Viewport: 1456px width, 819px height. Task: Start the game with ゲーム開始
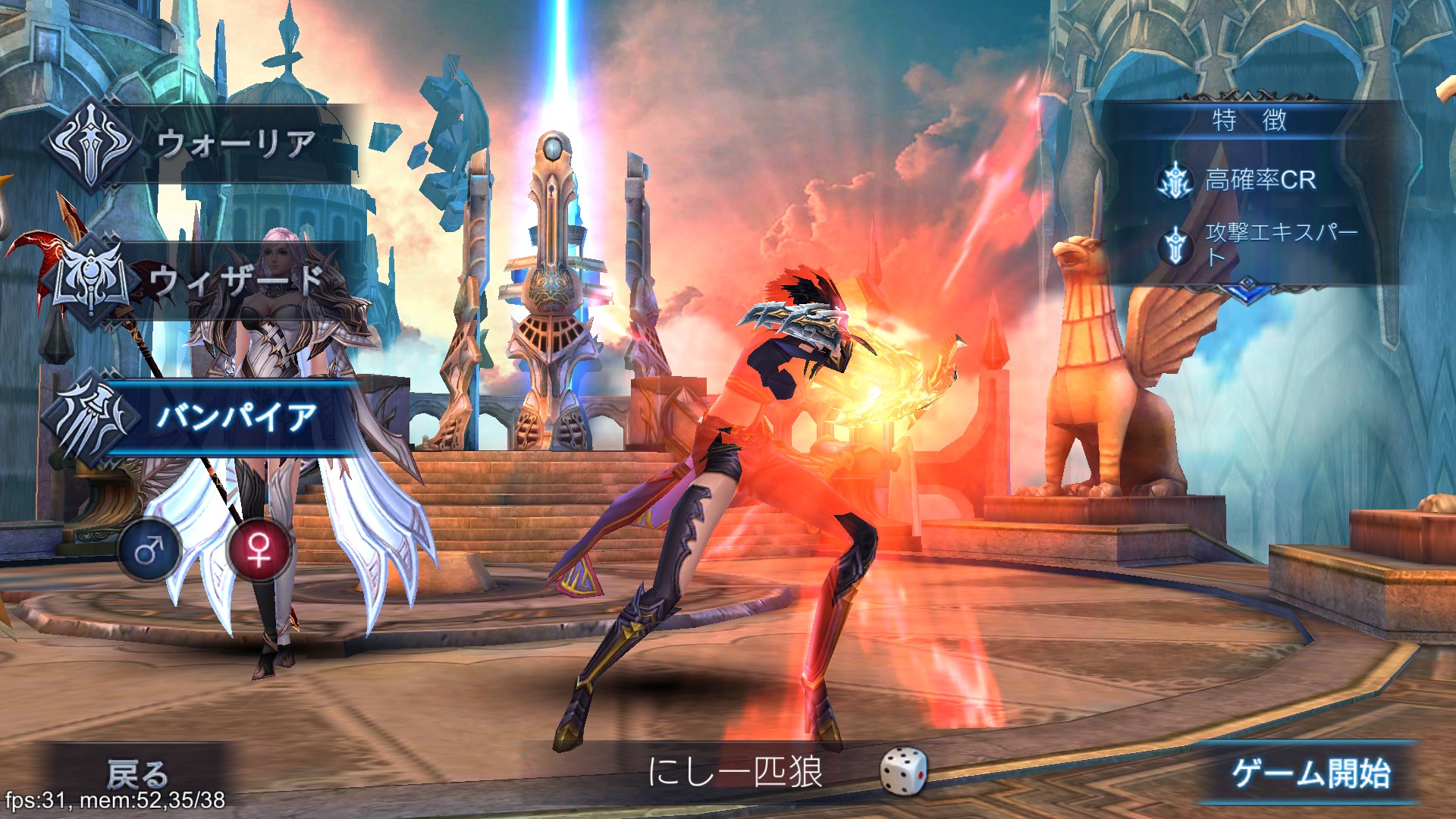point(1310,773)
